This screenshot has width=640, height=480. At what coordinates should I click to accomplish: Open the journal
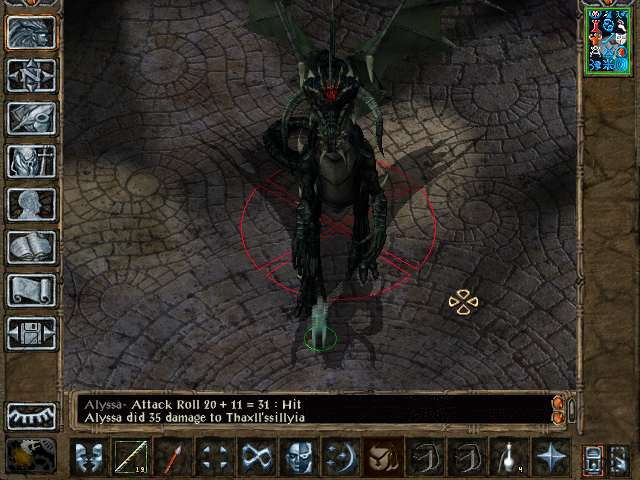tap(31, 118)
